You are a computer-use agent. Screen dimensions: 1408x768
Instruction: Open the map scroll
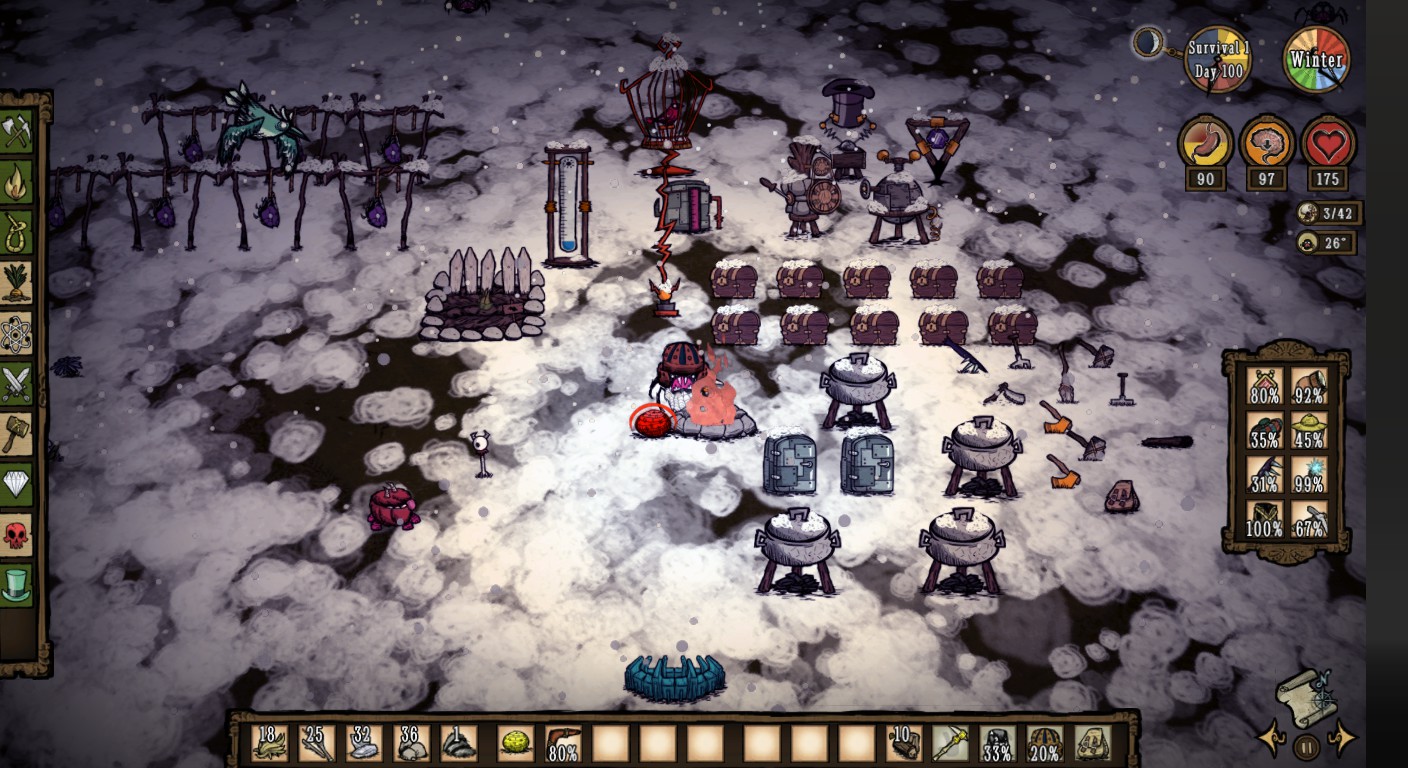pyautogui.click(x=1306, y=696)
